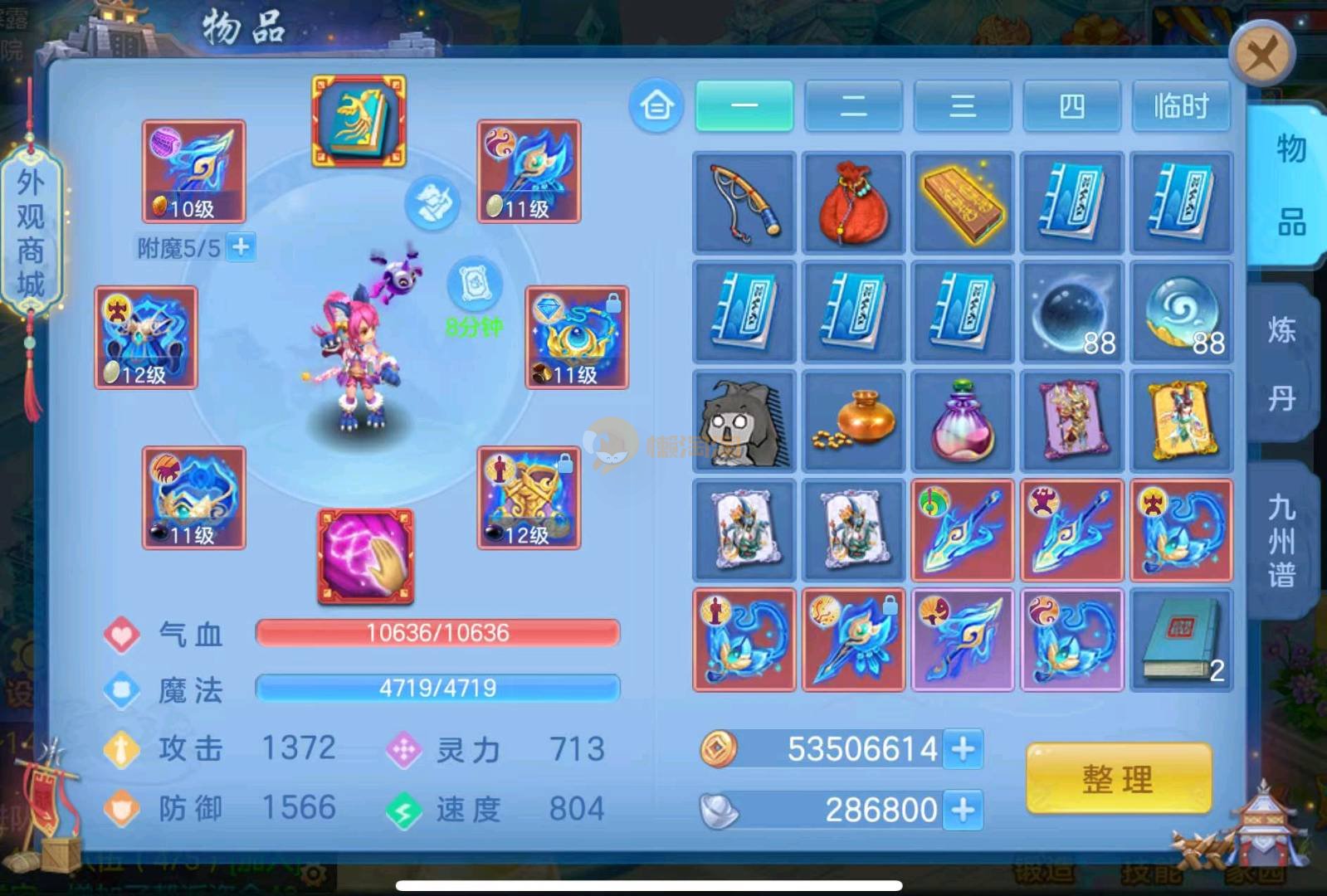
Task: Select the gray hooded character item
Action: (744, 421)
